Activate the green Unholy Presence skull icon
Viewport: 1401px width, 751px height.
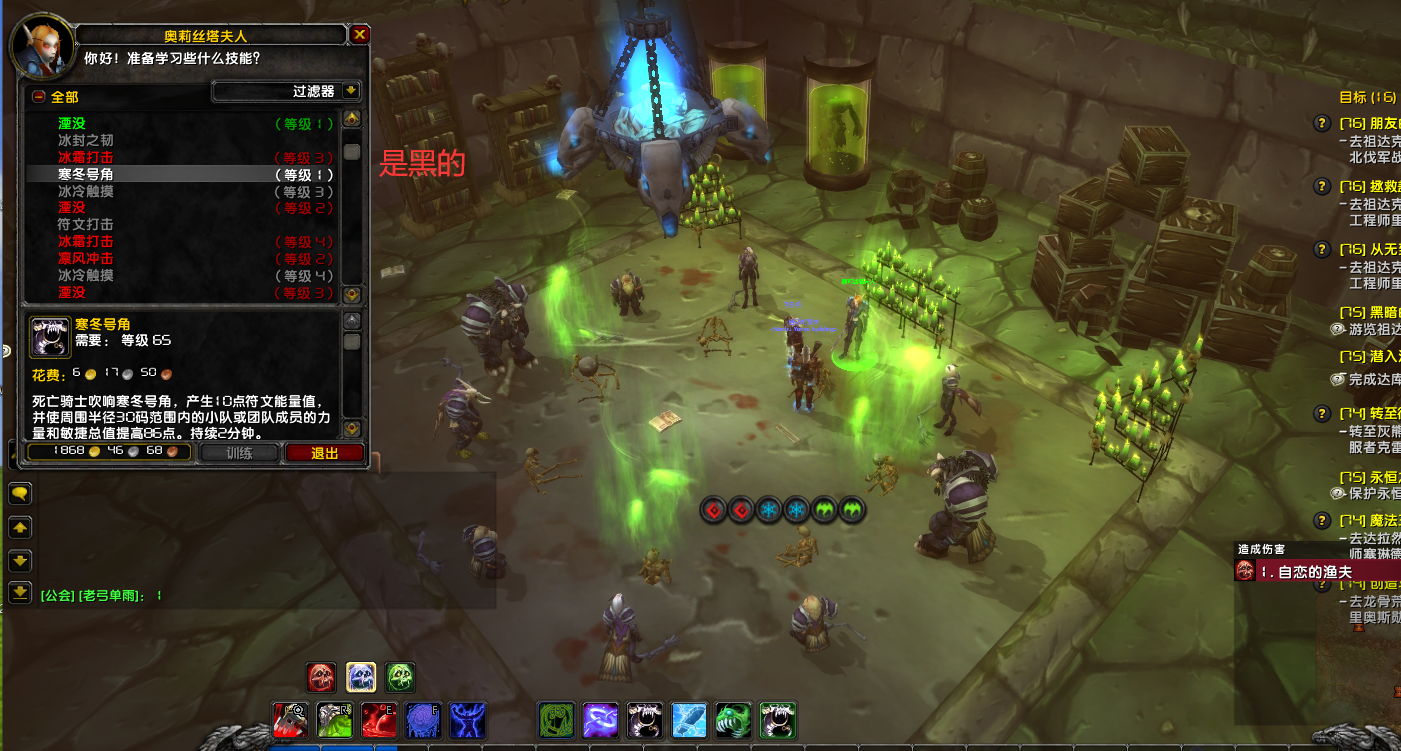[400, 677]
